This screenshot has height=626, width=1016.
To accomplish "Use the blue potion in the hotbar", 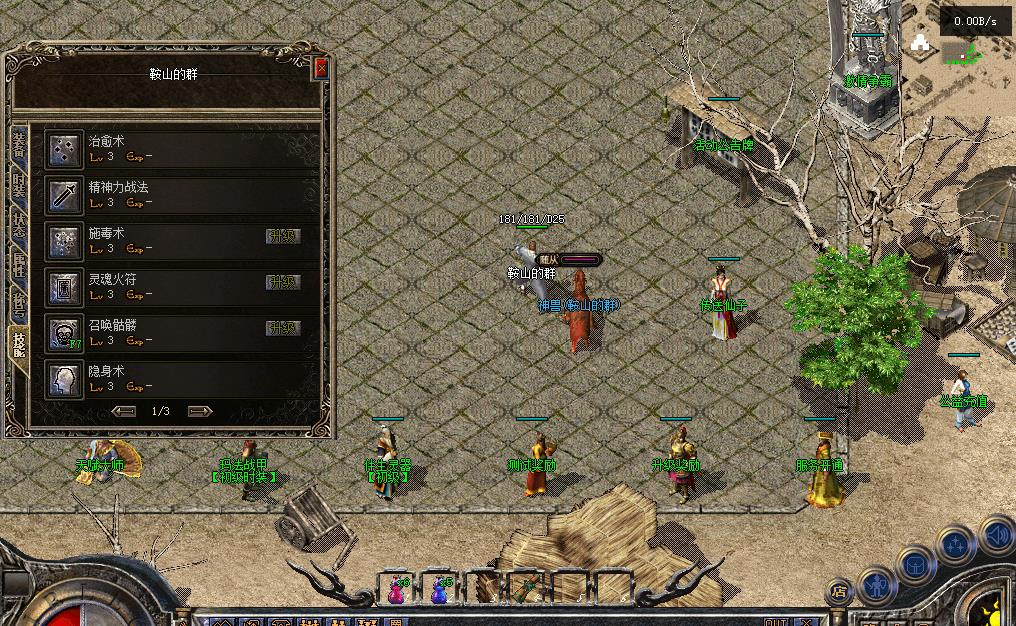I will click(x=439, y=589).
